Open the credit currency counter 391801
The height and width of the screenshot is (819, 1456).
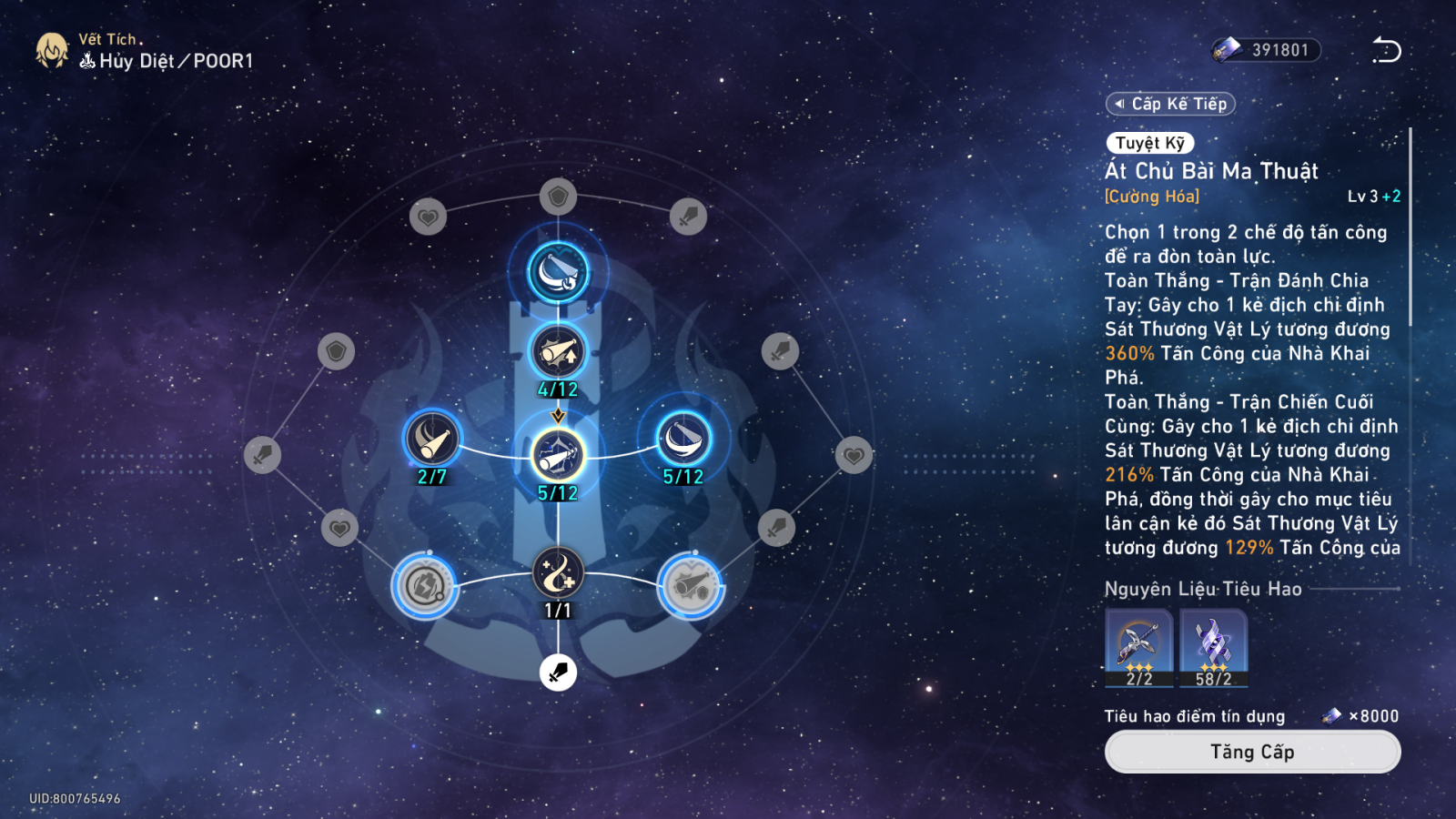tap(1267, 50)
